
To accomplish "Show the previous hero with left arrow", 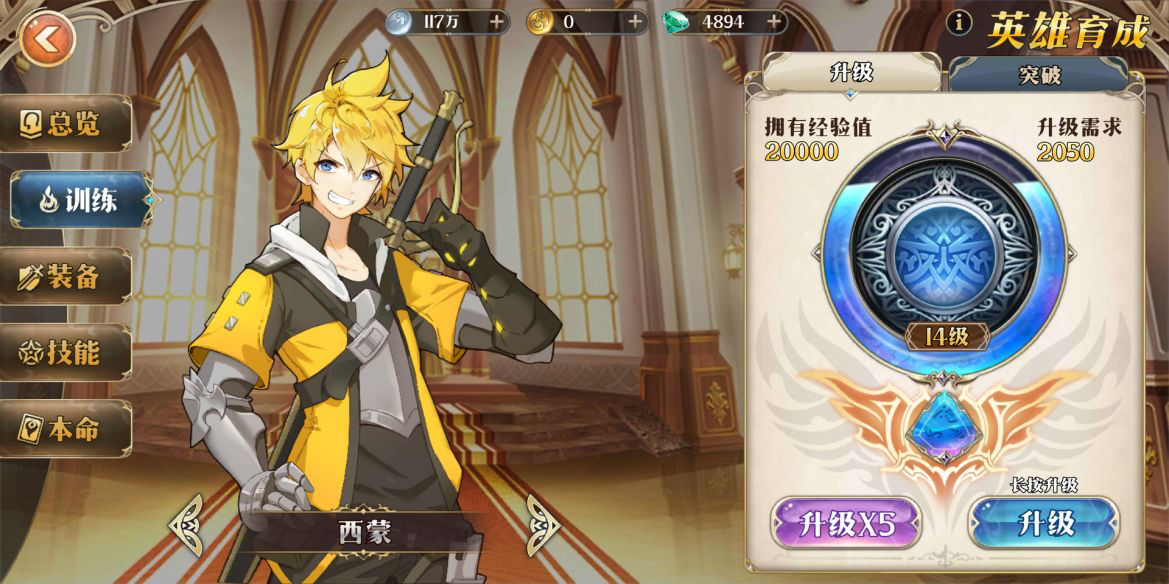I will 187,523.
